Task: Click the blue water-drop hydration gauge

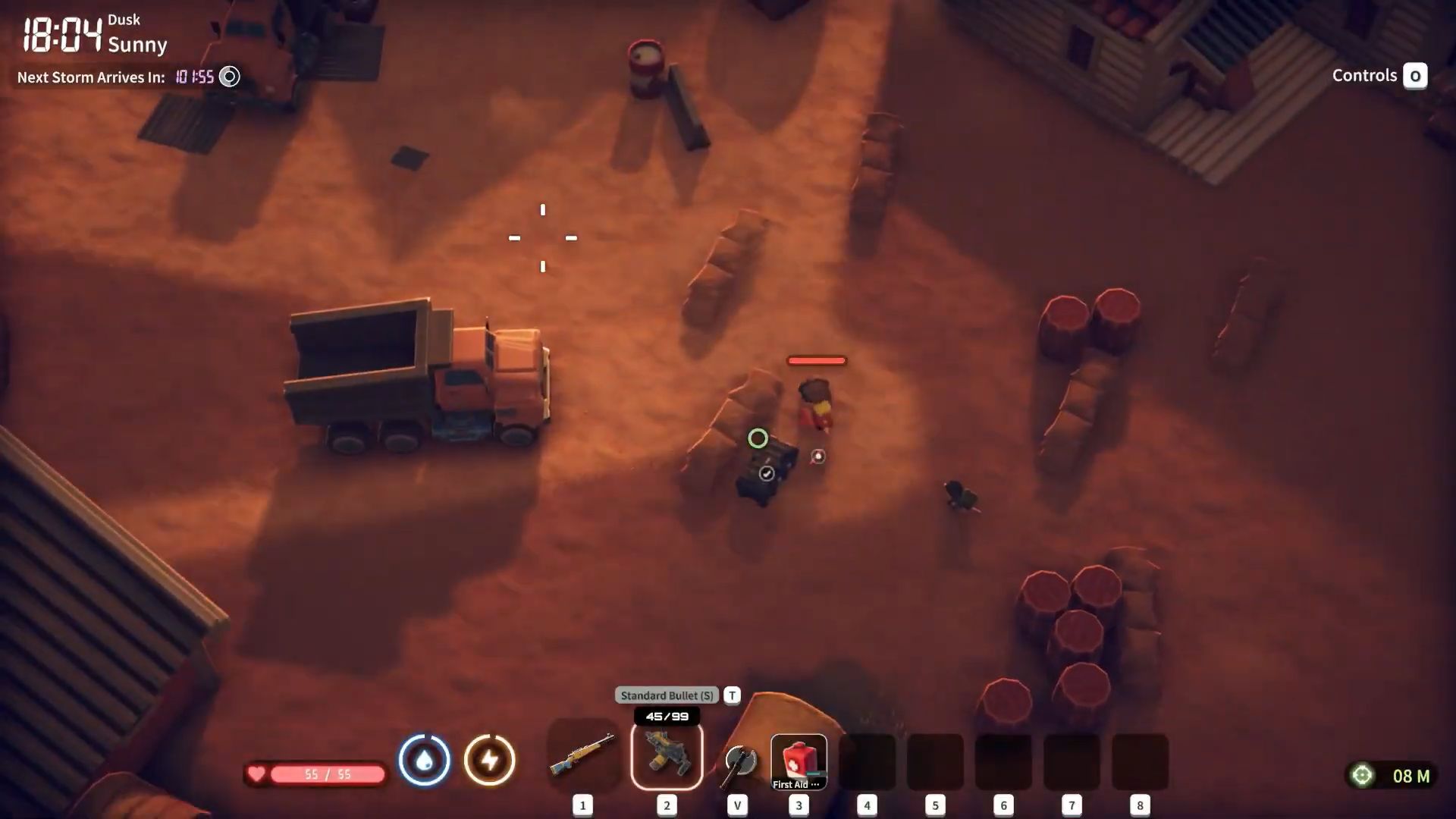Action: click(x=425, y=761)
